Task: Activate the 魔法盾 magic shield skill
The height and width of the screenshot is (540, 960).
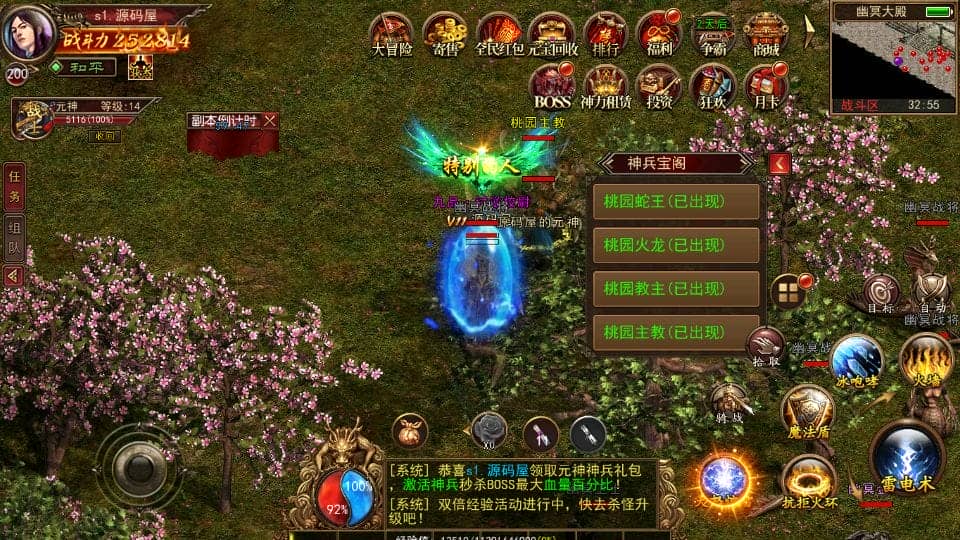Action: coord(807,410)
